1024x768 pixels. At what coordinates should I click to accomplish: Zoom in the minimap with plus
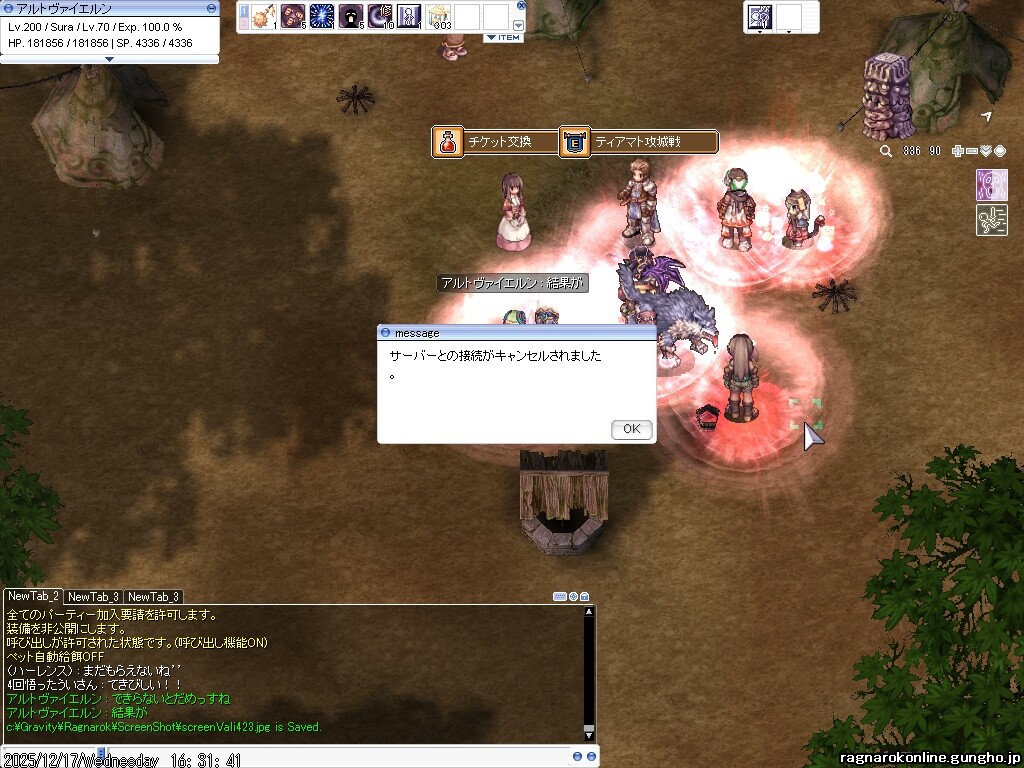tap(958, 151)
